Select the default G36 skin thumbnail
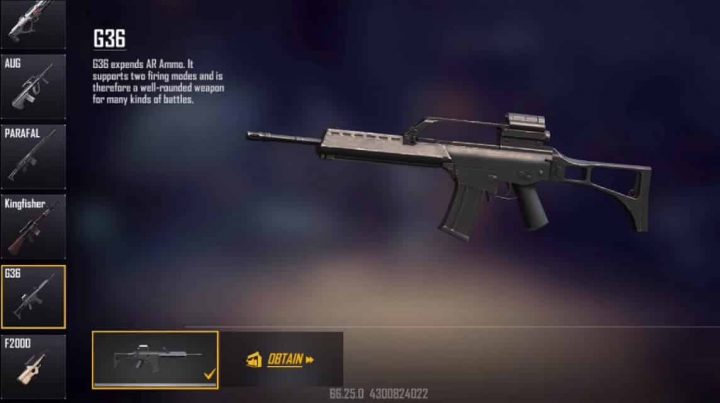 point(155,359)
